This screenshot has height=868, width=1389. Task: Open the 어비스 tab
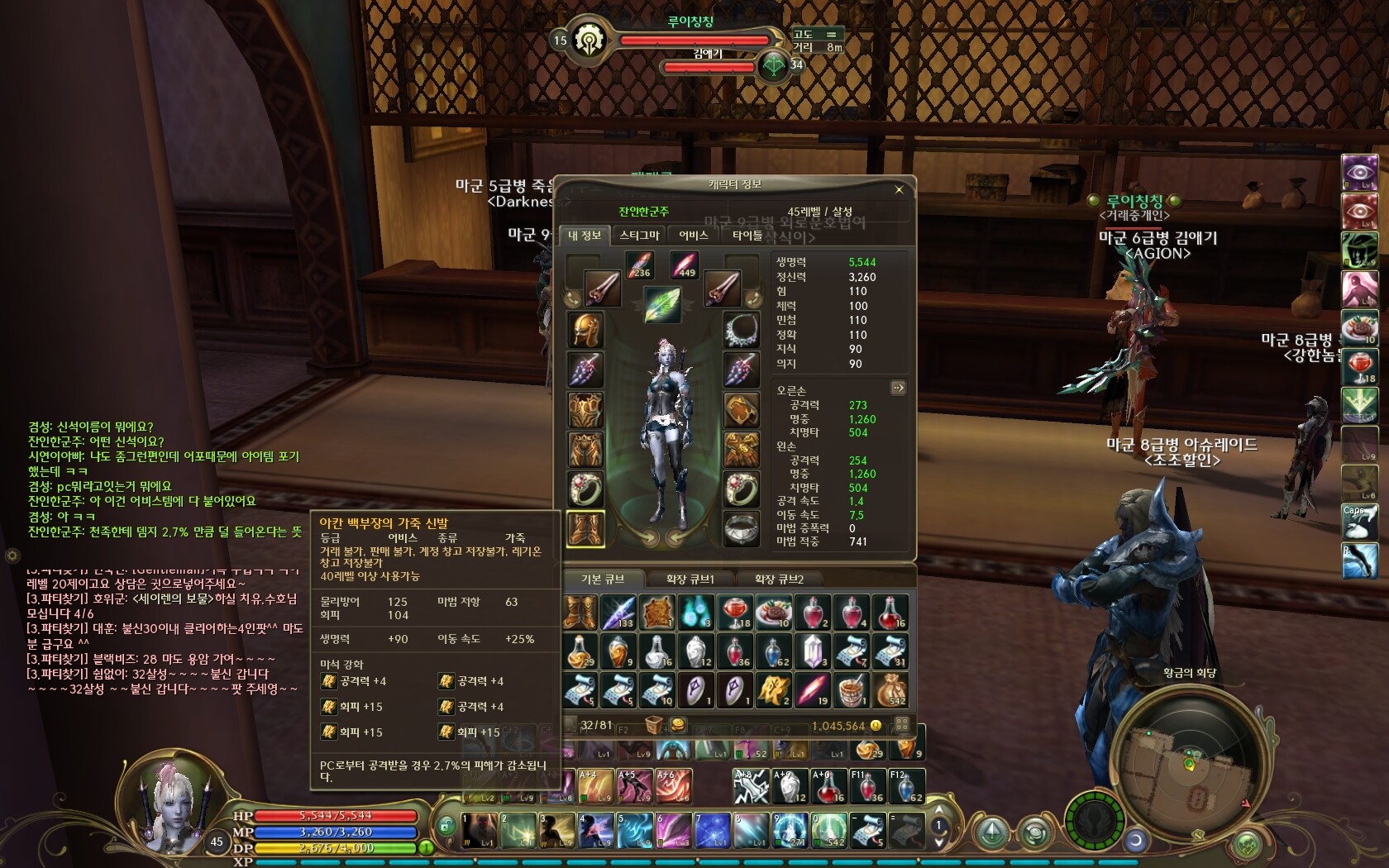pyautogui.click(x=694, y=236)
